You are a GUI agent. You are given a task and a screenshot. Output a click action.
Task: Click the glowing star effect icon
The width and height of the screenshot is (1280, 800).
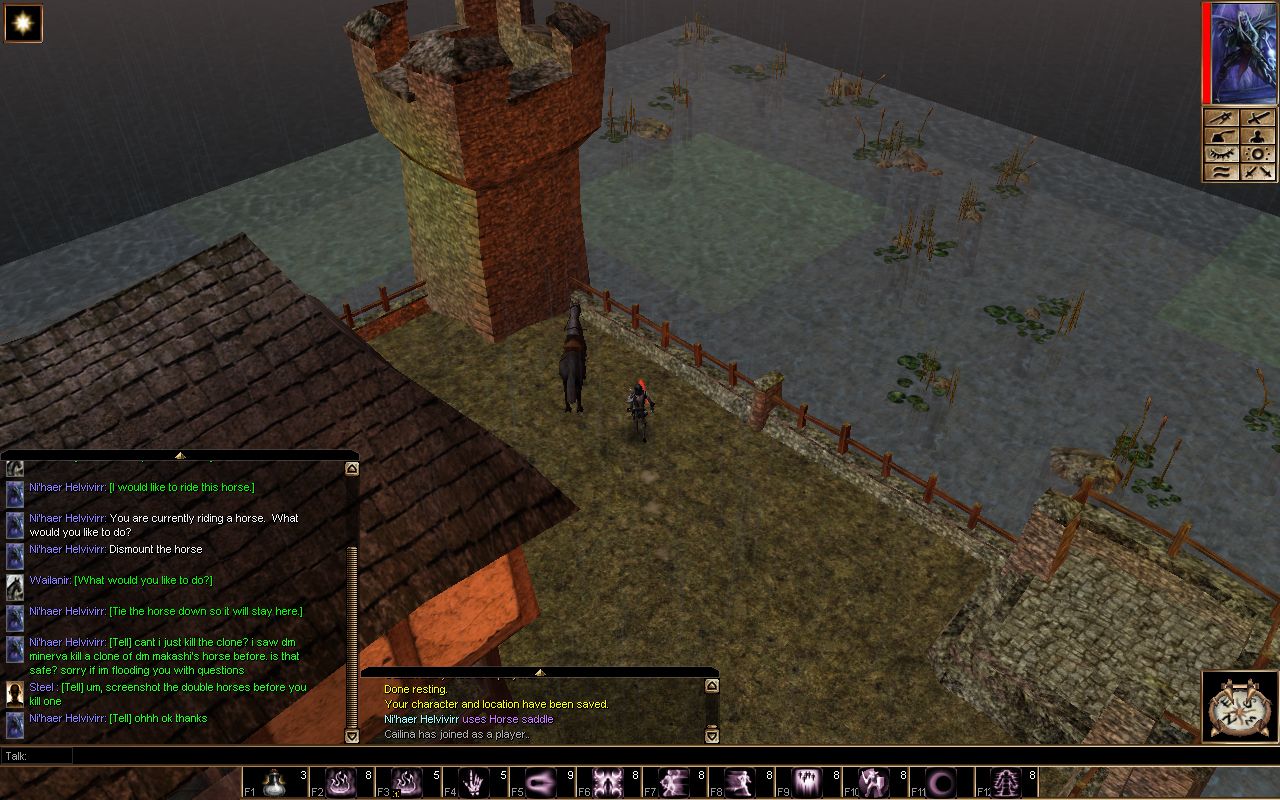coord(23,23)
